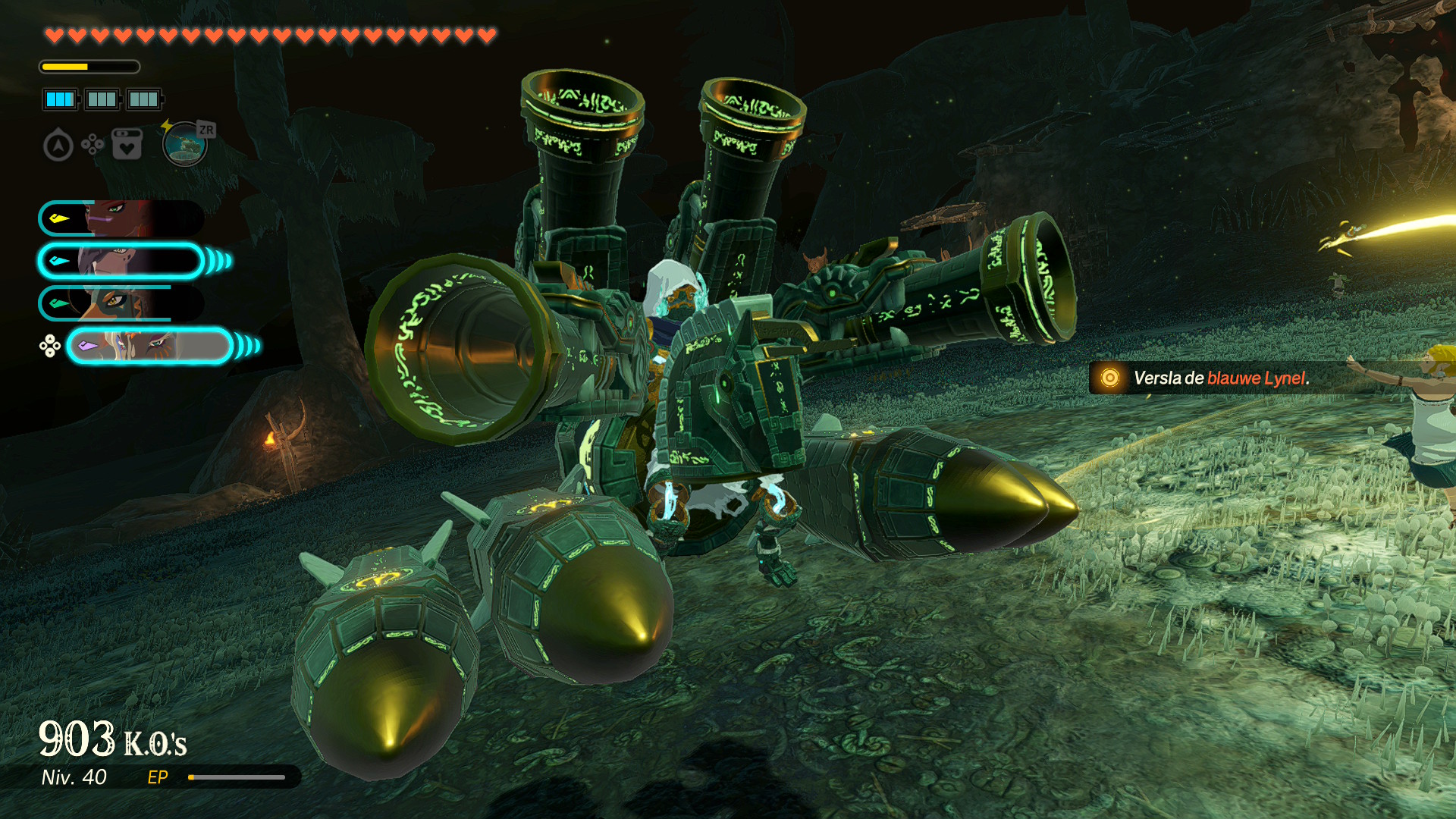Expand the chevrons on the bottom special meter
Screen dimensions: 1456x819
(x=246, y=345)
